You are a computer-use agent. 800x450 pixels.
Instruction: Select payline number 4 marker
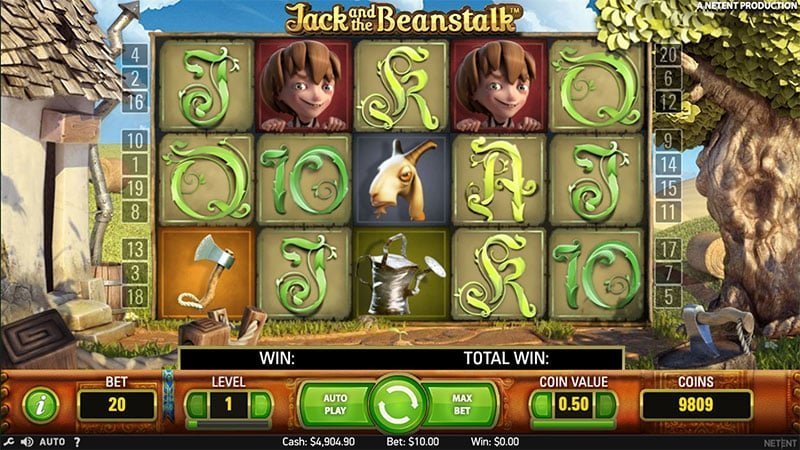point(133,54)
